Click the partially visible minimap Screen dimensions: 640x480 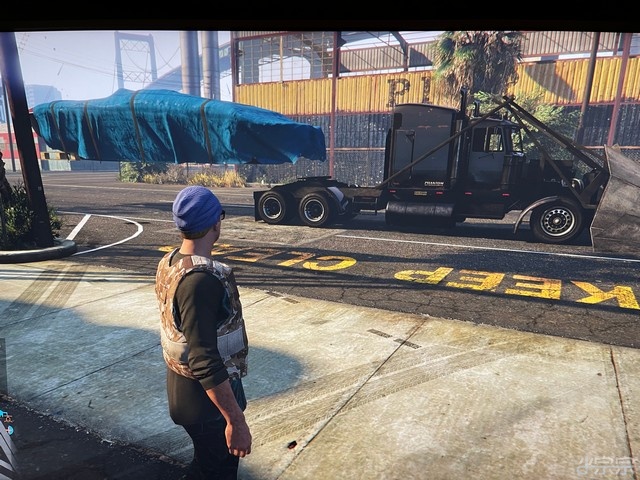6,440
